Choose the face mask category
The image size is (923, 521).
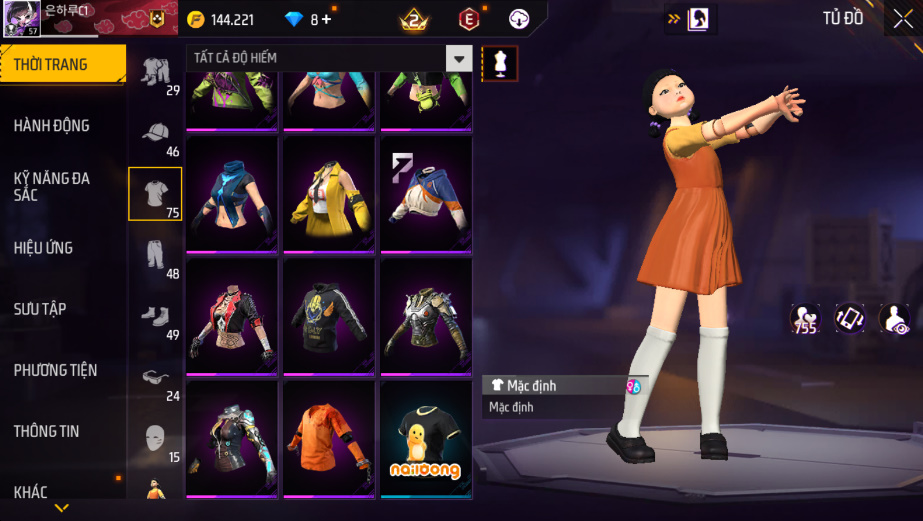[x=155, y=438]
